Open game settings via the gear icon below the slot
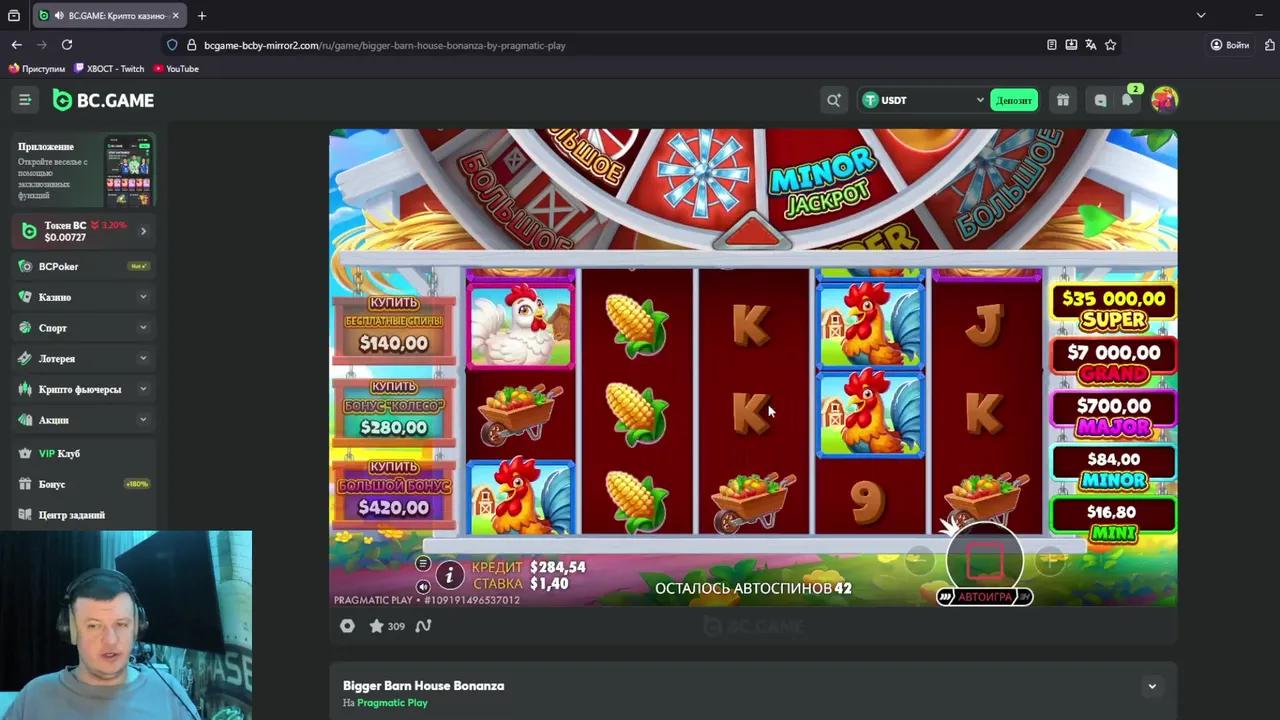The height and width of the screenshot is (720, 1280). (x=347, y=626)
